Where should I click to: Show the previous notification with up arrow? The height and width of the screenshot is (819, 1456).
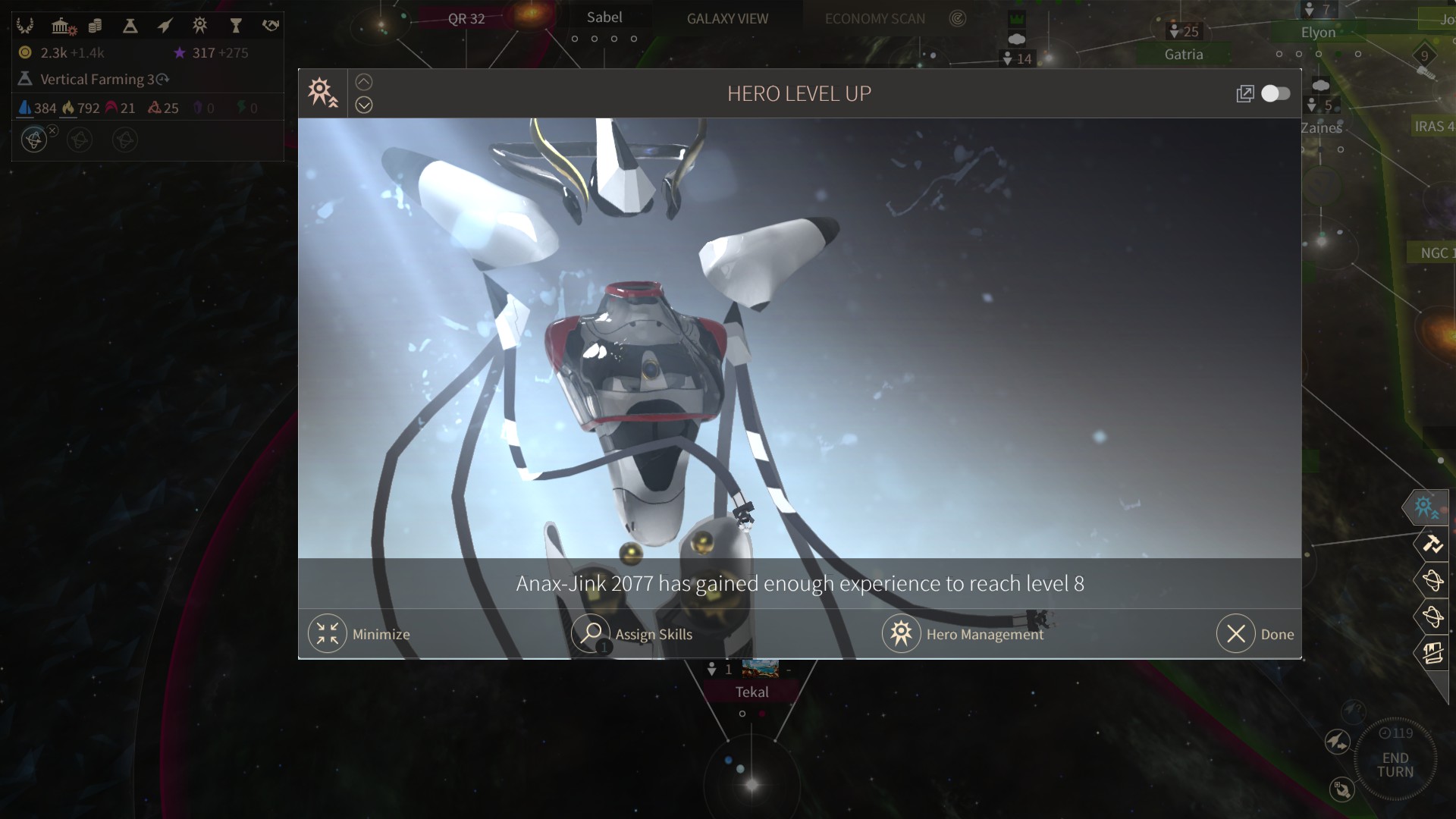(364, 82)
